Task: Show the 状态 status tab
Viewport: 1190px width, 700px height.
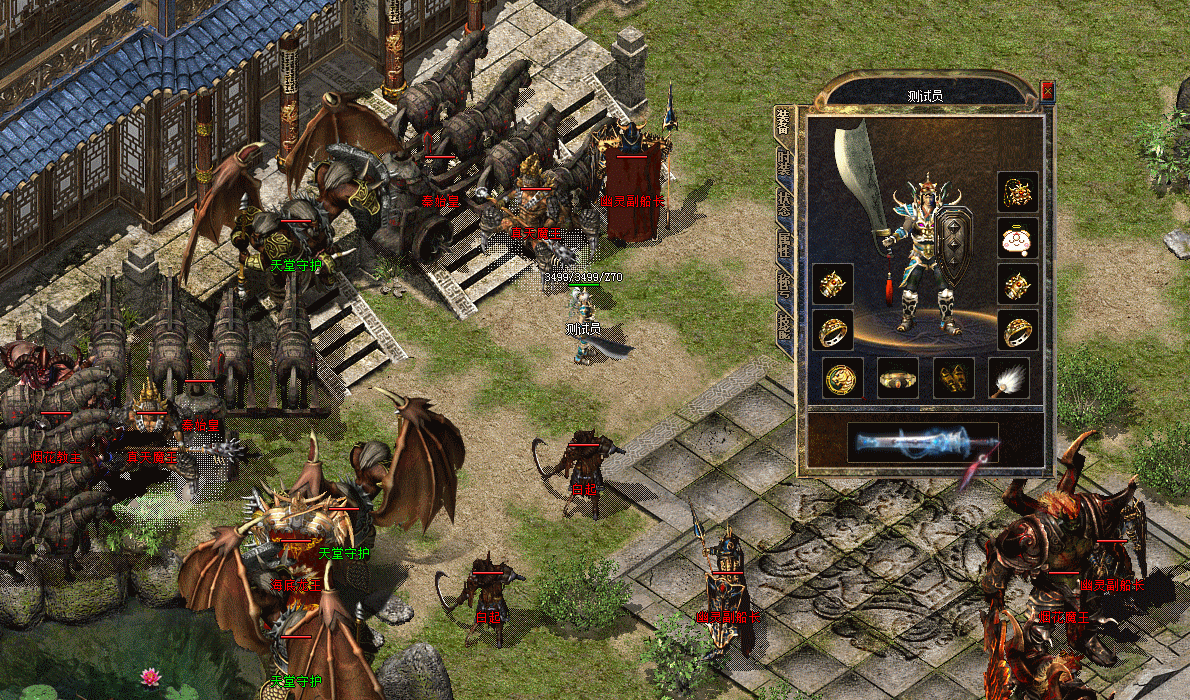Action: [784, 202]
